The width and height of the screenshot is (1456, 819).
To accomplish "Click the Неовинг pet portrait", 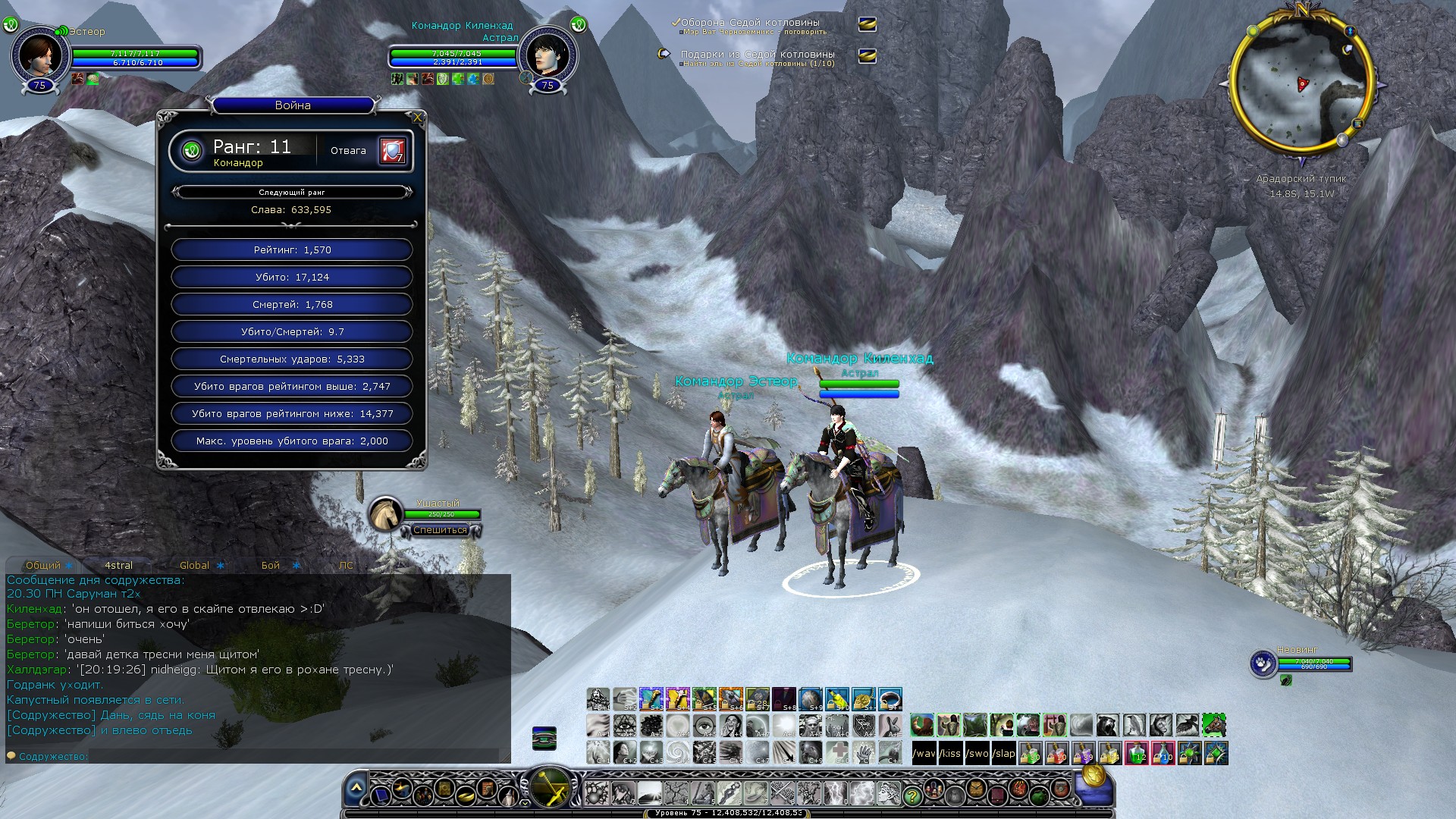I will click(1263, 663).
